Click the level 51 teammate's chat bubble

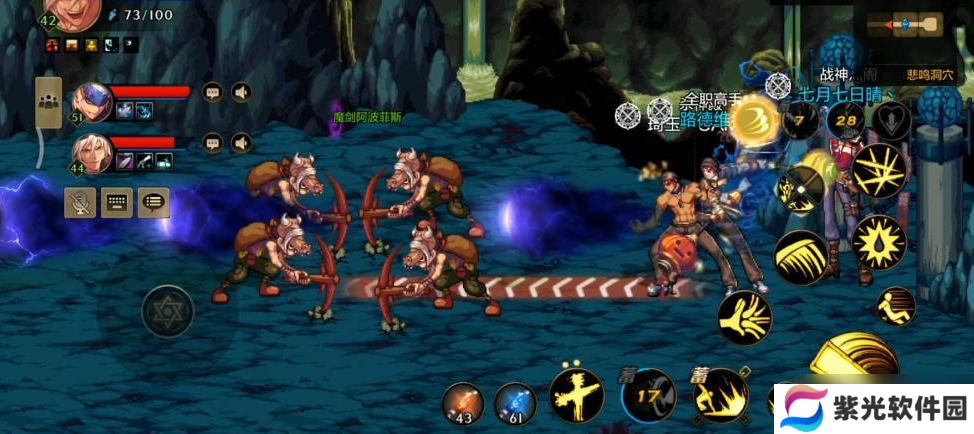point(212,93)
